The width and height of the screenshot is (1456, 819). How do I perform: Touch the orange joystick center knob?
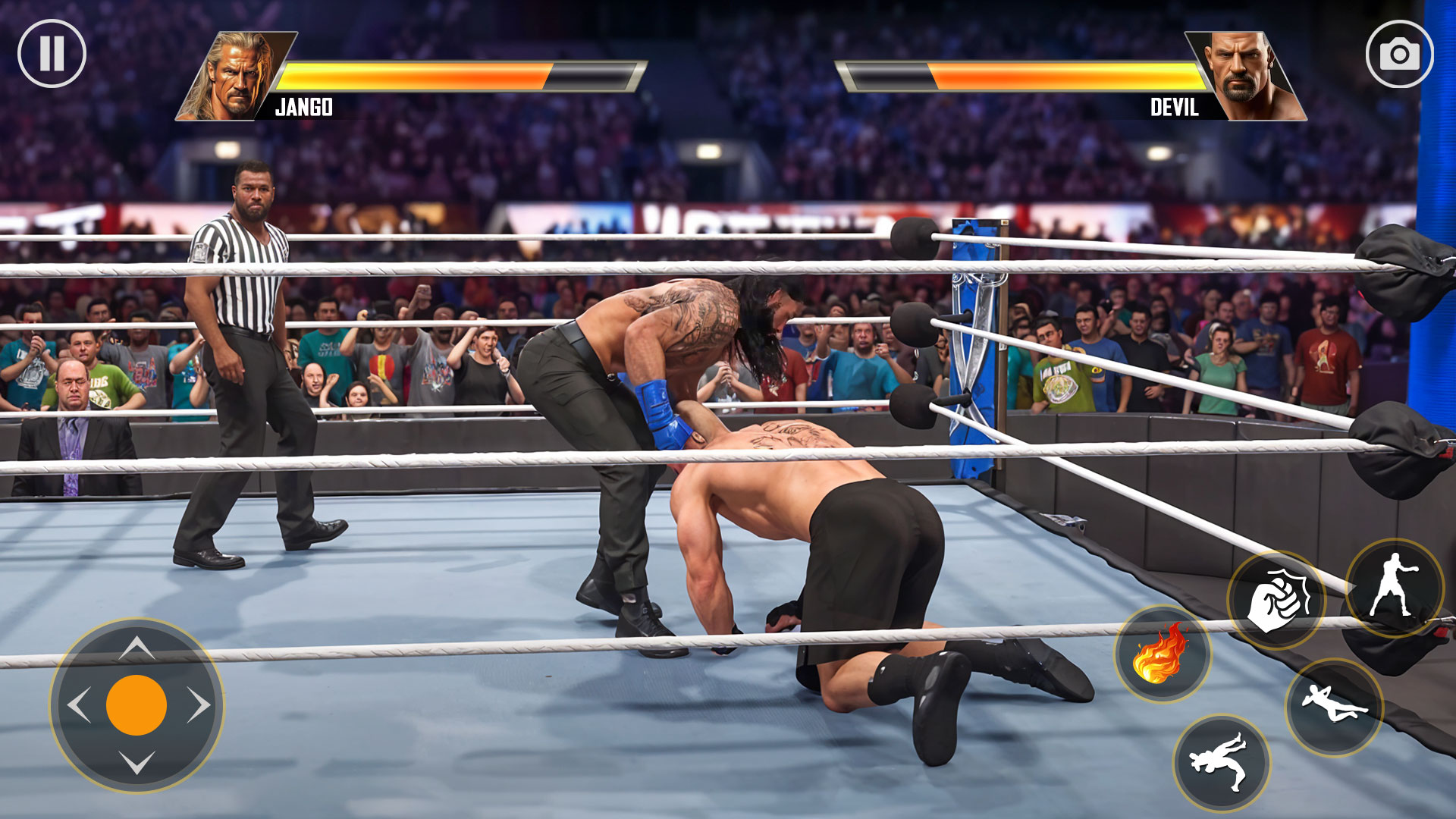(x=136, y=705)
